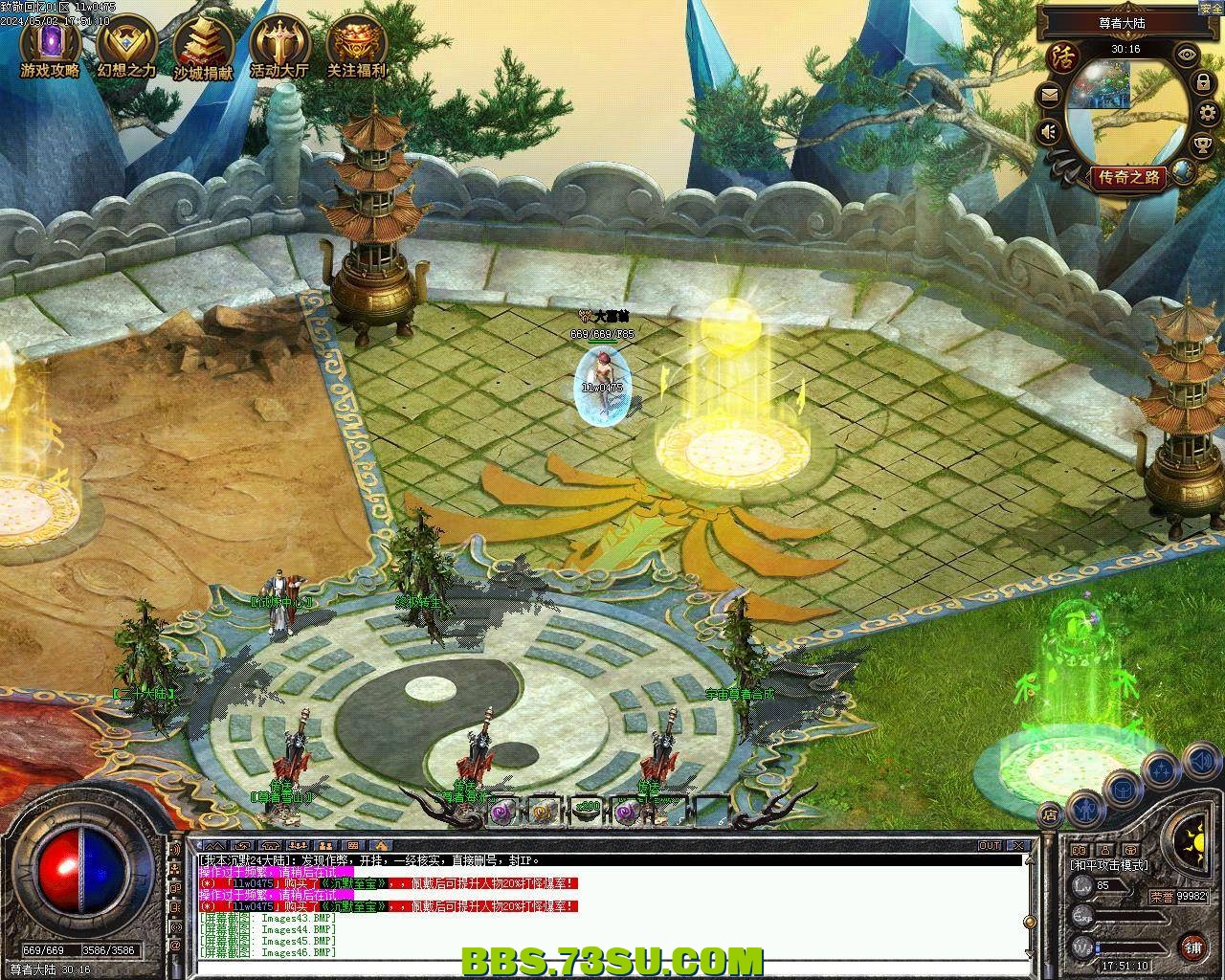
Task: Open the character equipment figure icon
Action: 1084,810
